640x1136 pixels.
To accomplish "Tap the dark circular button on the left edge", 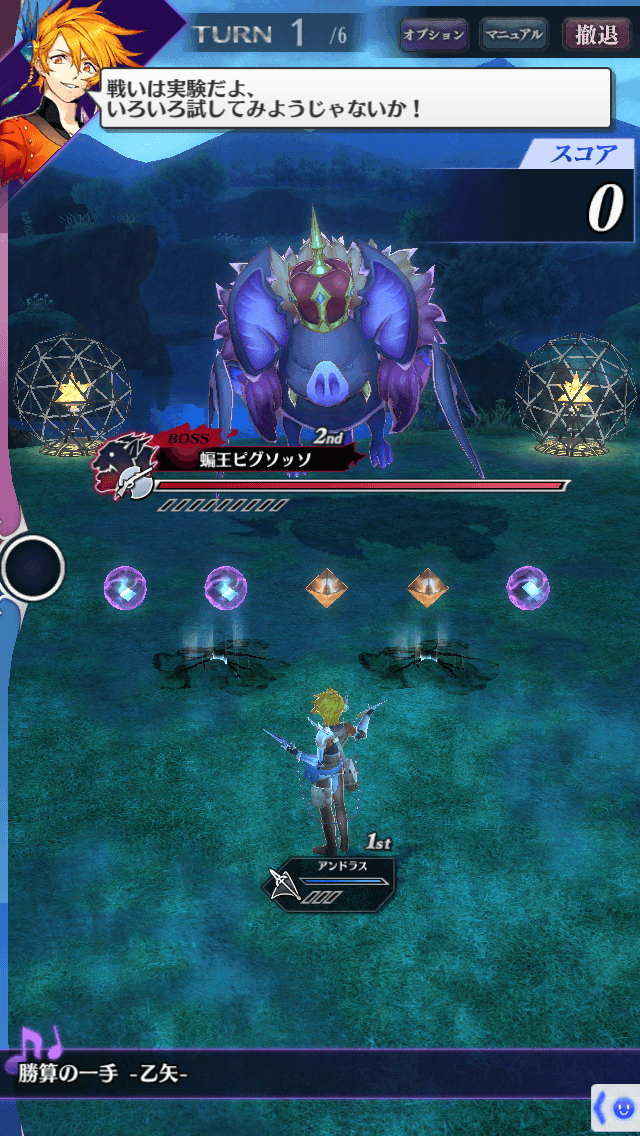I will (32, 567).
